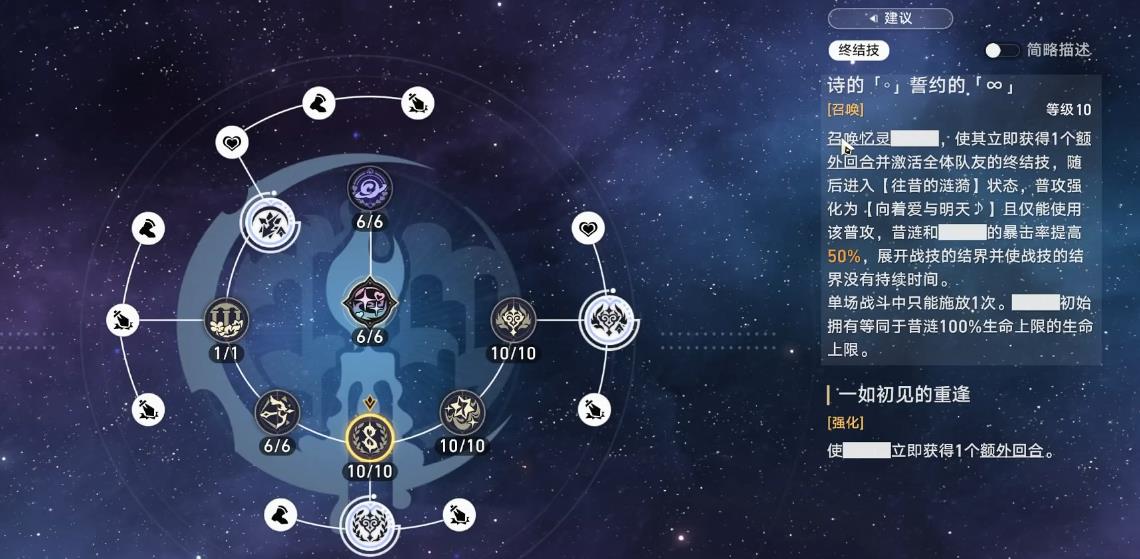
Task: Select the gold-ringed ultimate skill node
Action: tap(369, 437)
